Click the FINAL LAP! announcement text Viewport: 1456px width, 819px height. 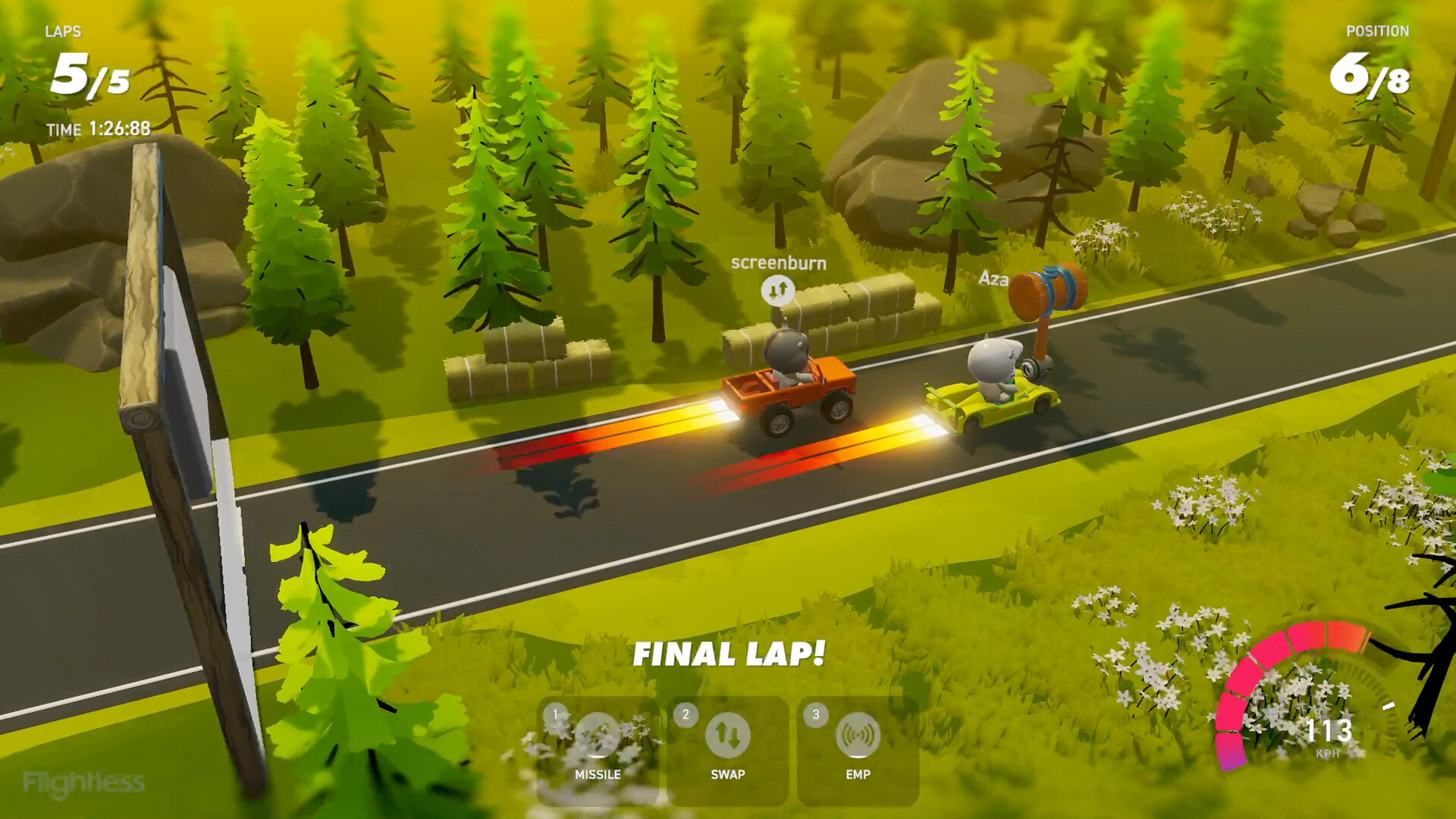coord(730,651)
